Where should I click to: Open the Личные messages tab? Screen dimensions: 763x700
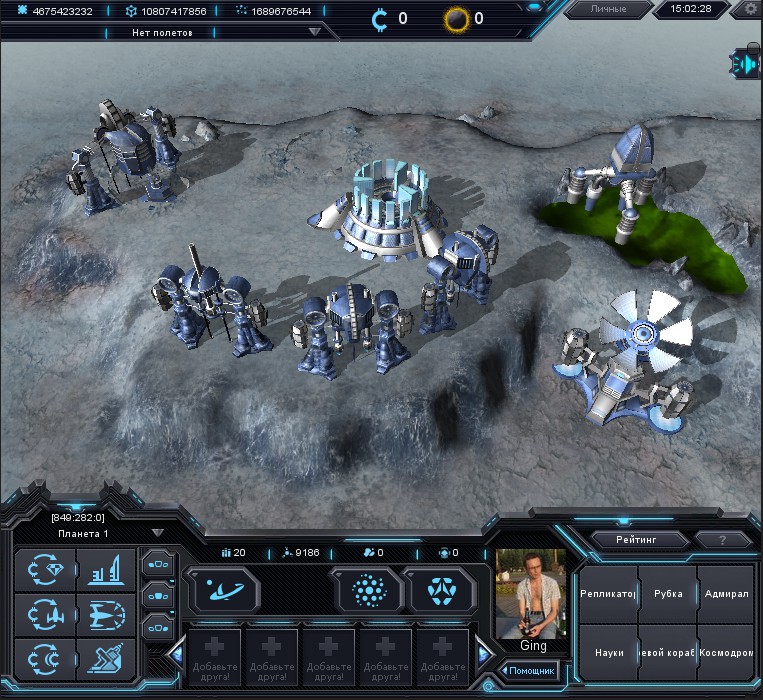(608, 9)
